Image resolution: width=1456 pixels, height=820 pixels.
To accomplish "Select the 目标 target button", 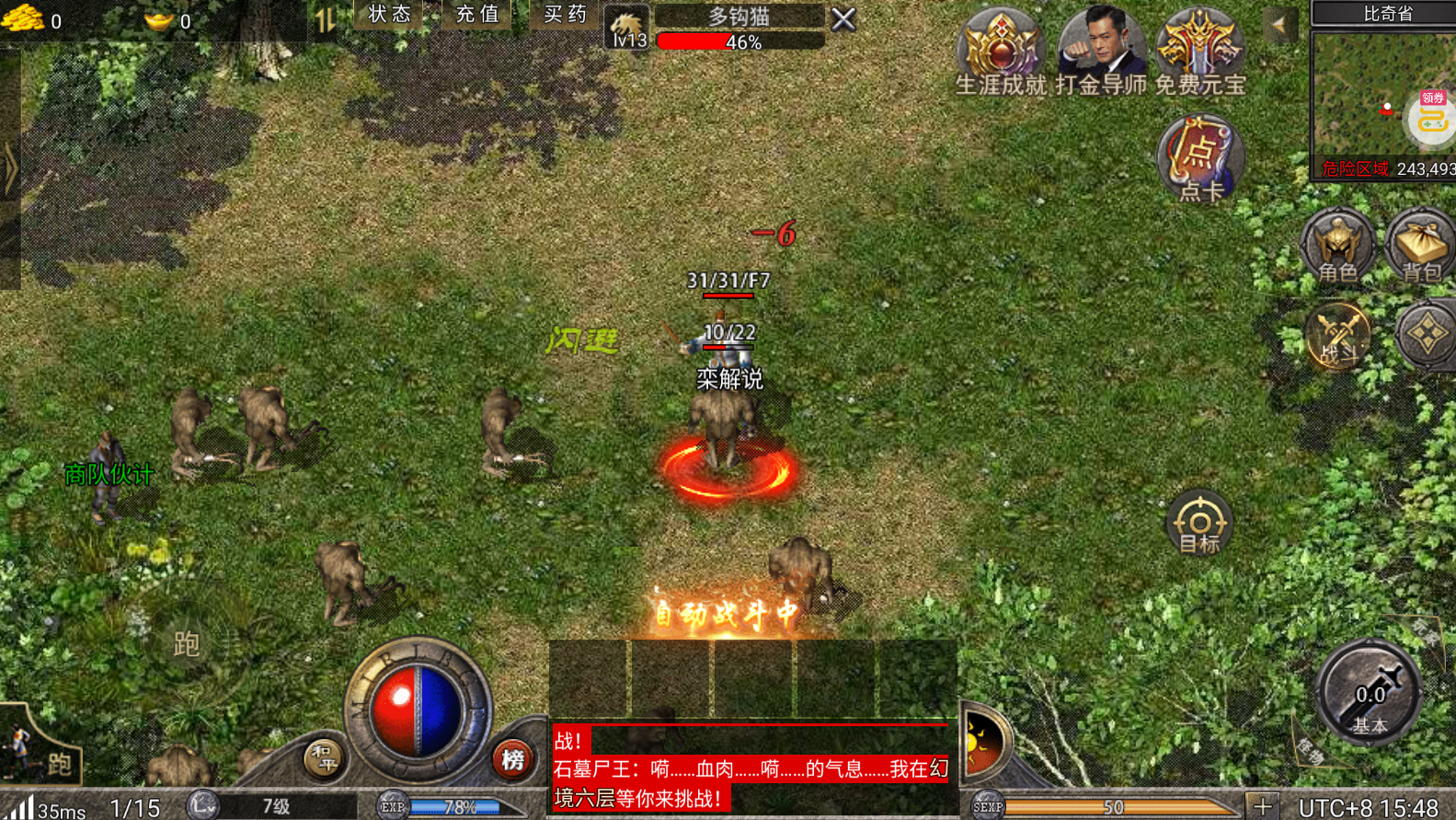I will [1198, 524].
